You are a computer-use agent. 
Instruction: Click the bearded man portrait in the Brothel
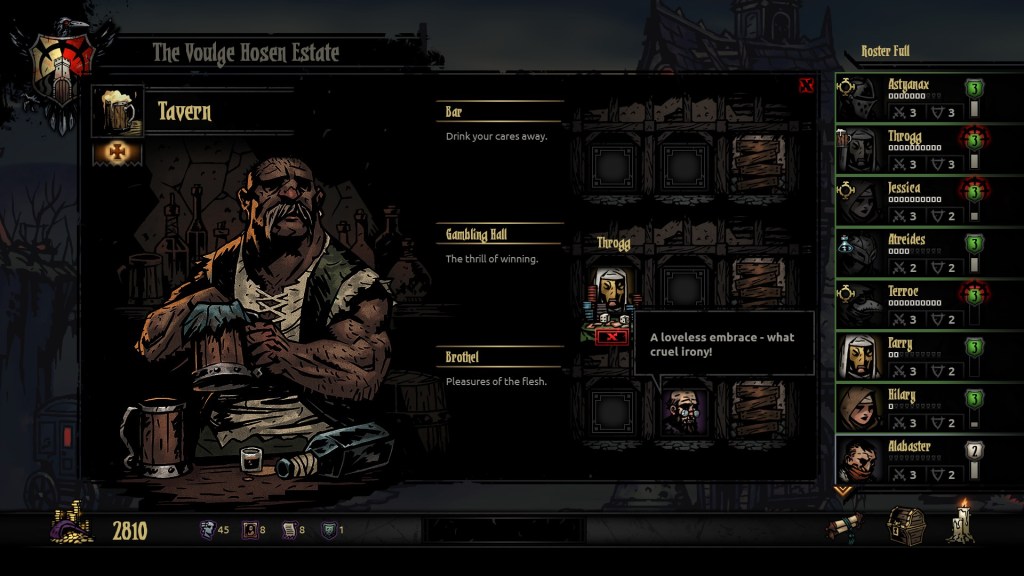click(x=685, y=412)
